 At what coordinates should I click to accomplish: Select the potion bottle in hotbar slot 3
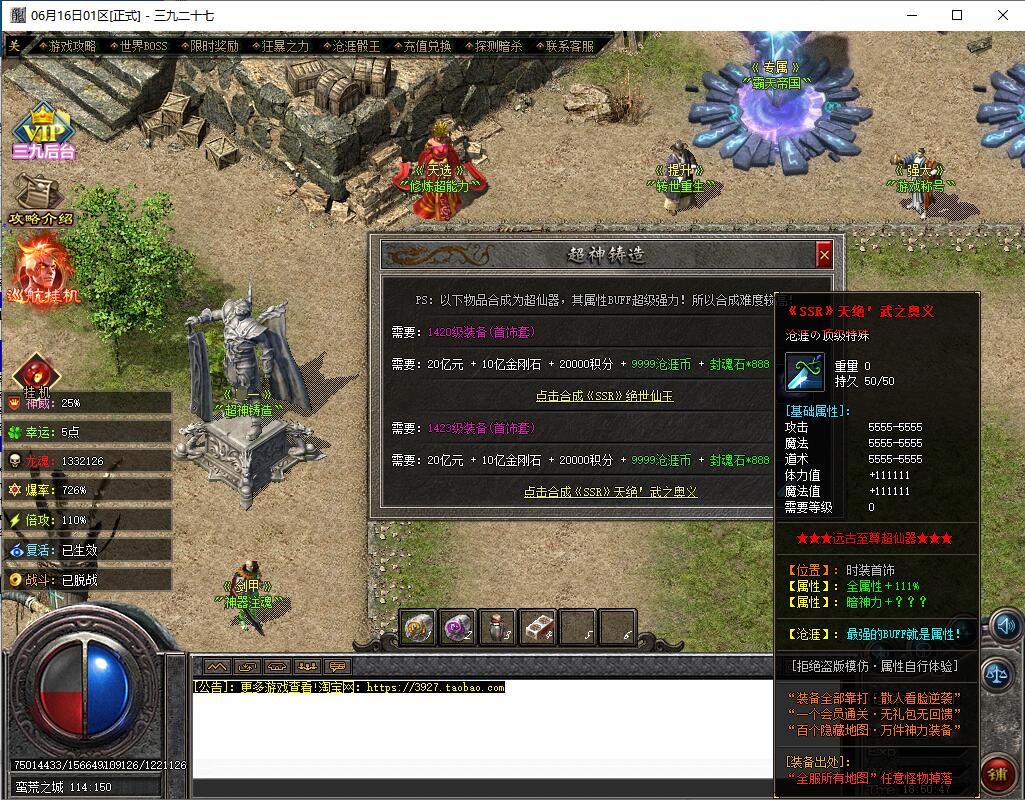(498, 626)
